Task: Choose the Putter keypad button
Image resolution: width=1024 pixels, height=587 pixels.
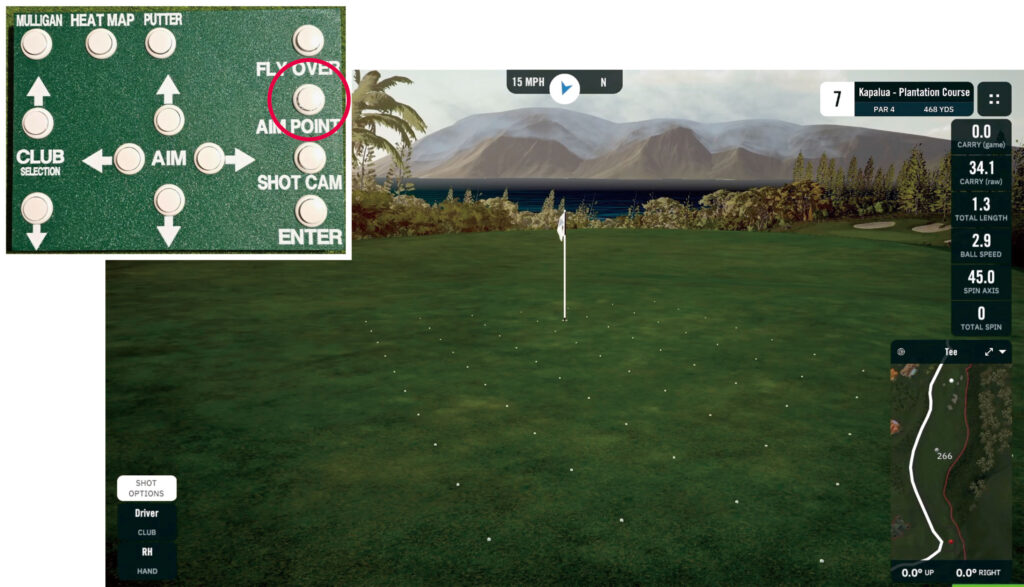Action: [161, 42]
